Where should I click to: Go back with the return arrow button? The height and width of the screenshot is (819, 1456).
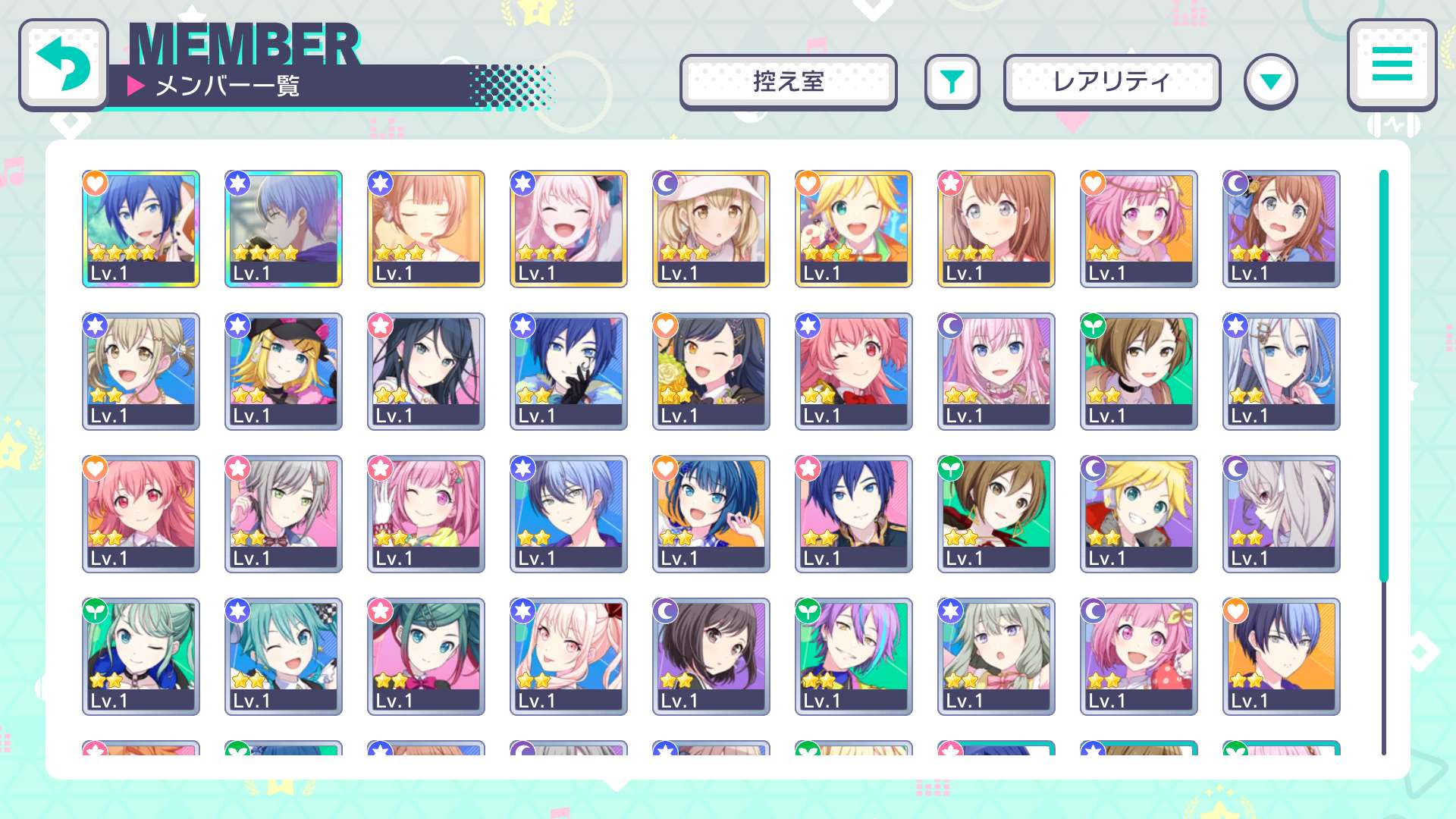[x=64, y=65]
